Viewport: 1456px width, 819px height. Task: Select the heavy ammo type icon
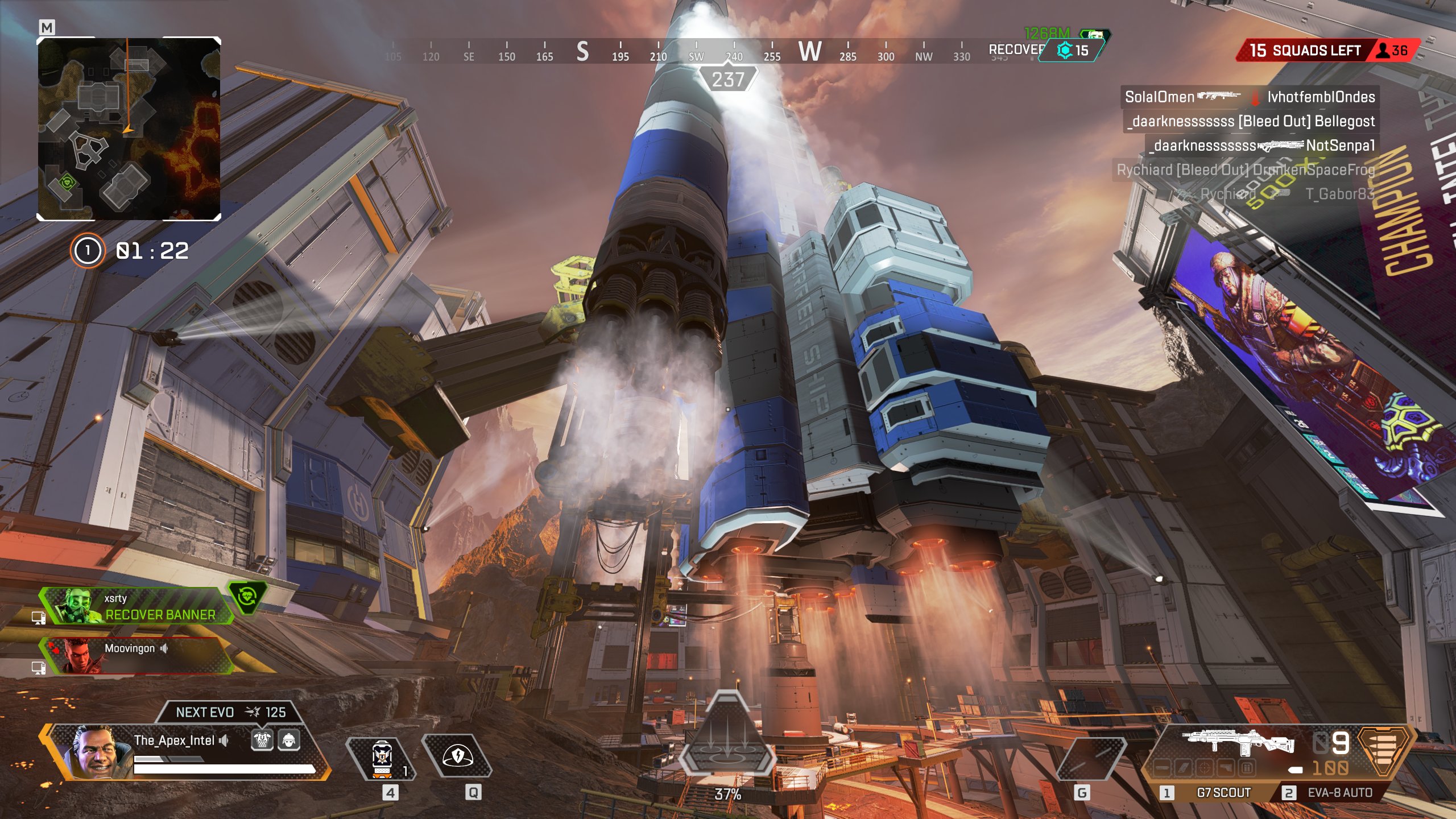tap(1384, 751)
